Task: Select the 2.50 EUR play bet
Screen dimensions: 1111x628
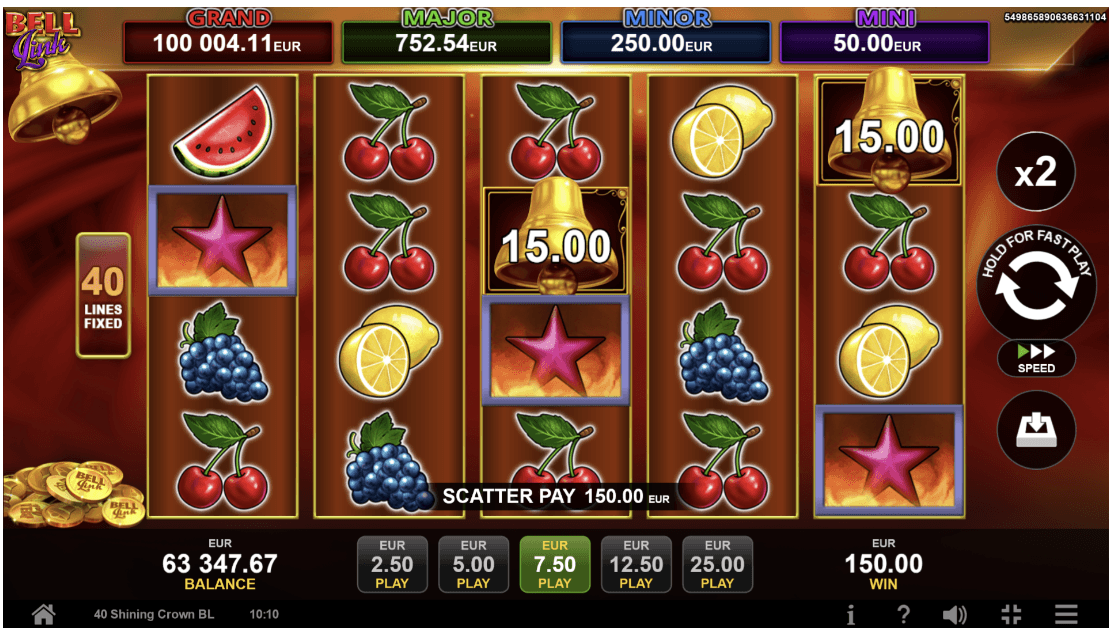Action: point(392,565)
